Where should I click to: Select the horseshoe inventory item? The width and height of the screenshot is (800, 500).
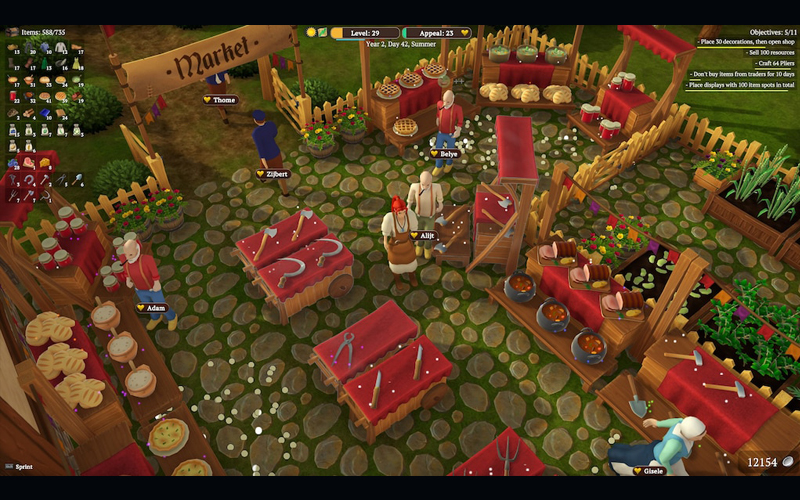[x=28, y=179]
